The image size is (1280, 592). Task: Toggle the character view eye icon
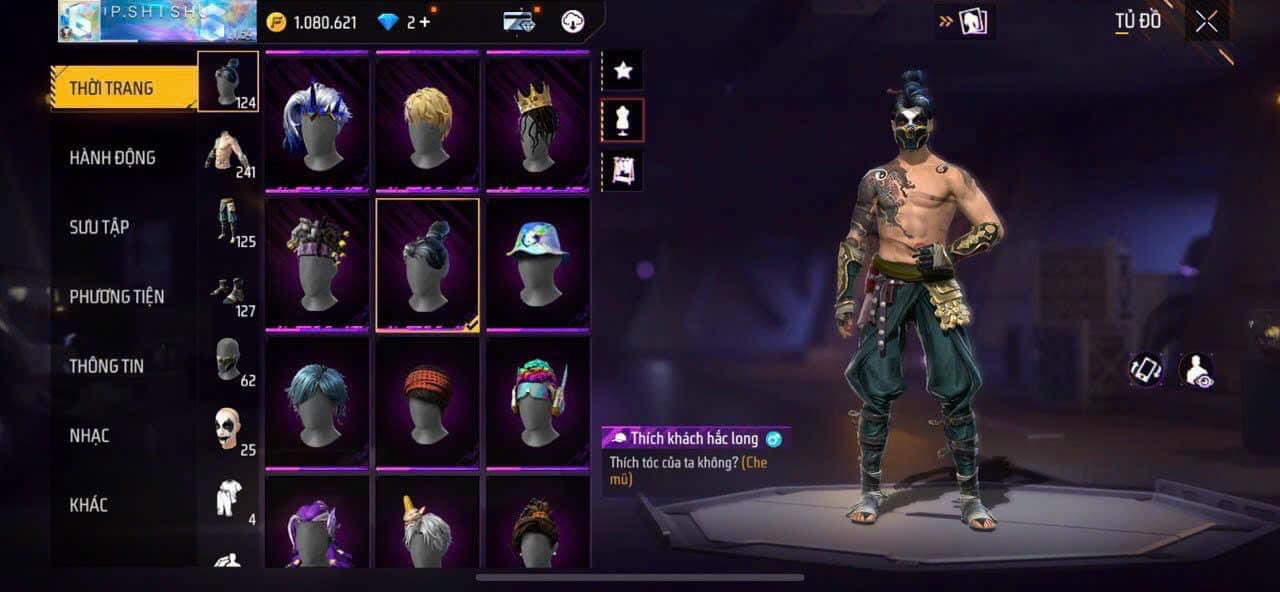point(1196,370)
